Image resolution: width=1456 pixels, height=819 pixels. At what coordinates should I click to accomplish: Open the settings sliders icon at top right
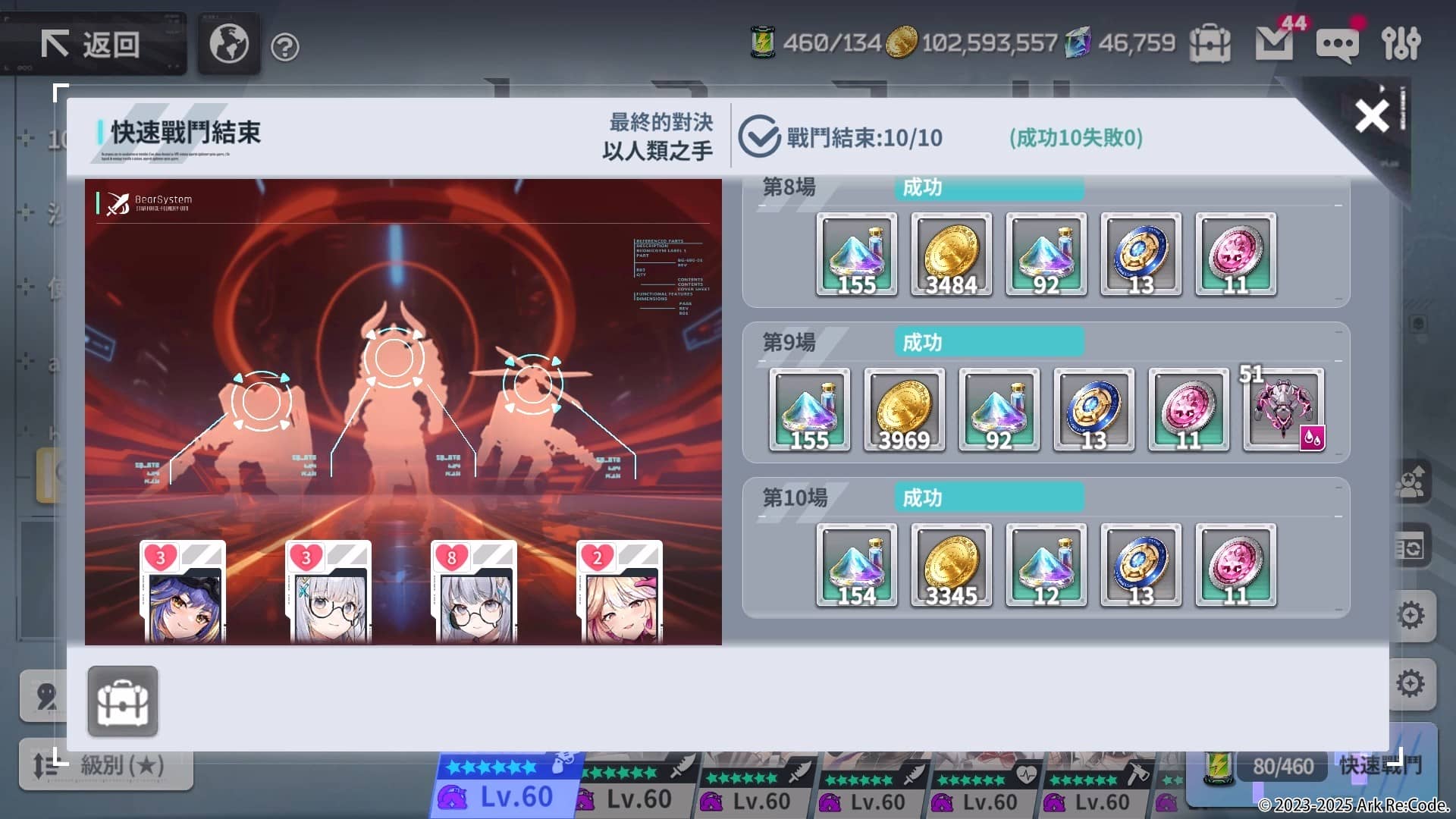point(1402,43)
